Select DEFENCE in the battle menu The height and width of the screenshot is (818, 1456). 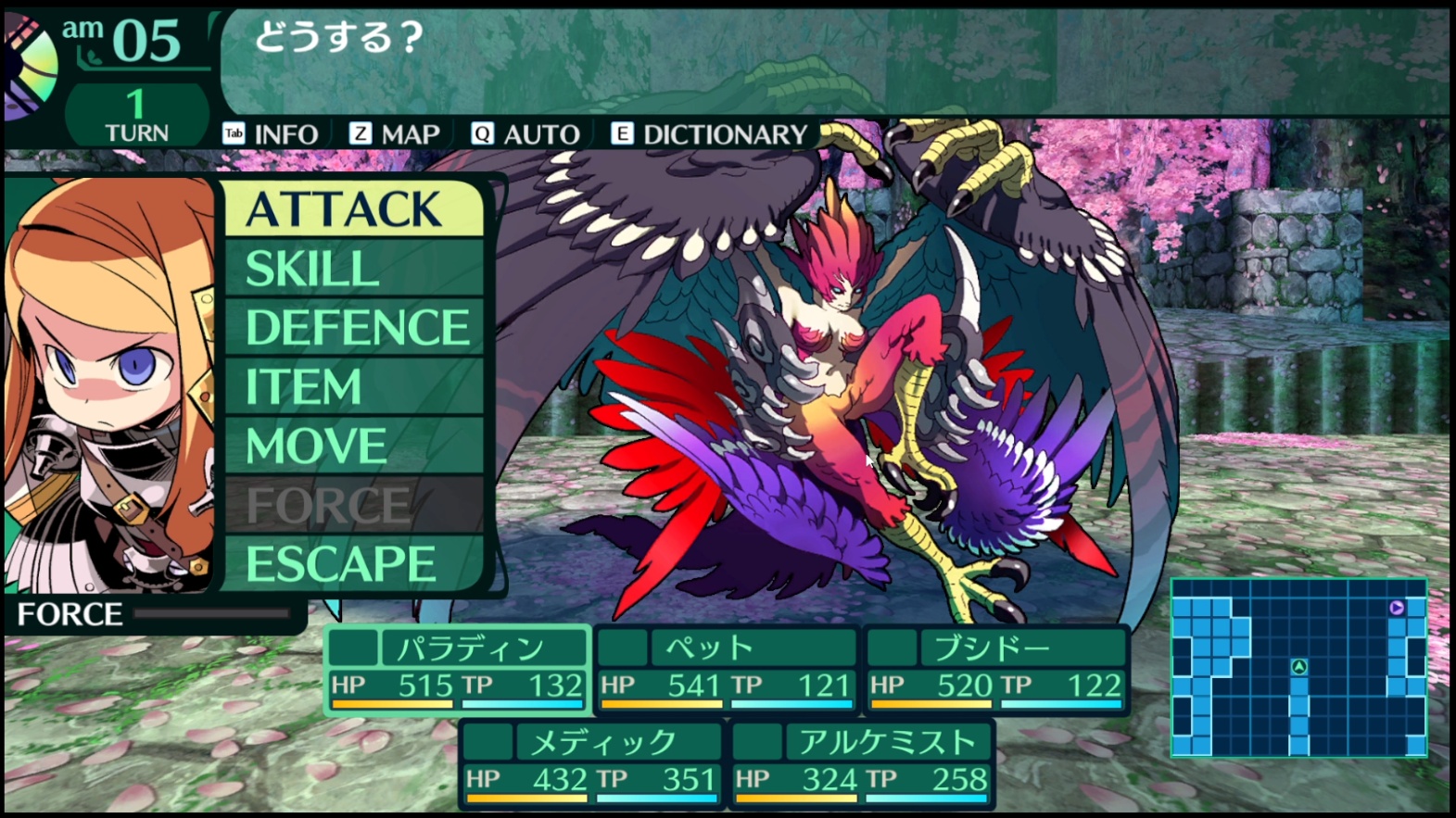coord(353,328)
